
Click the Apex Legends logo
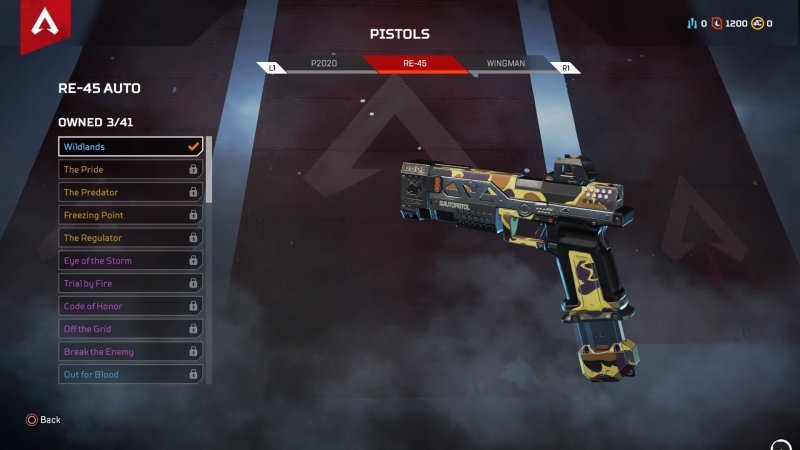43,24
